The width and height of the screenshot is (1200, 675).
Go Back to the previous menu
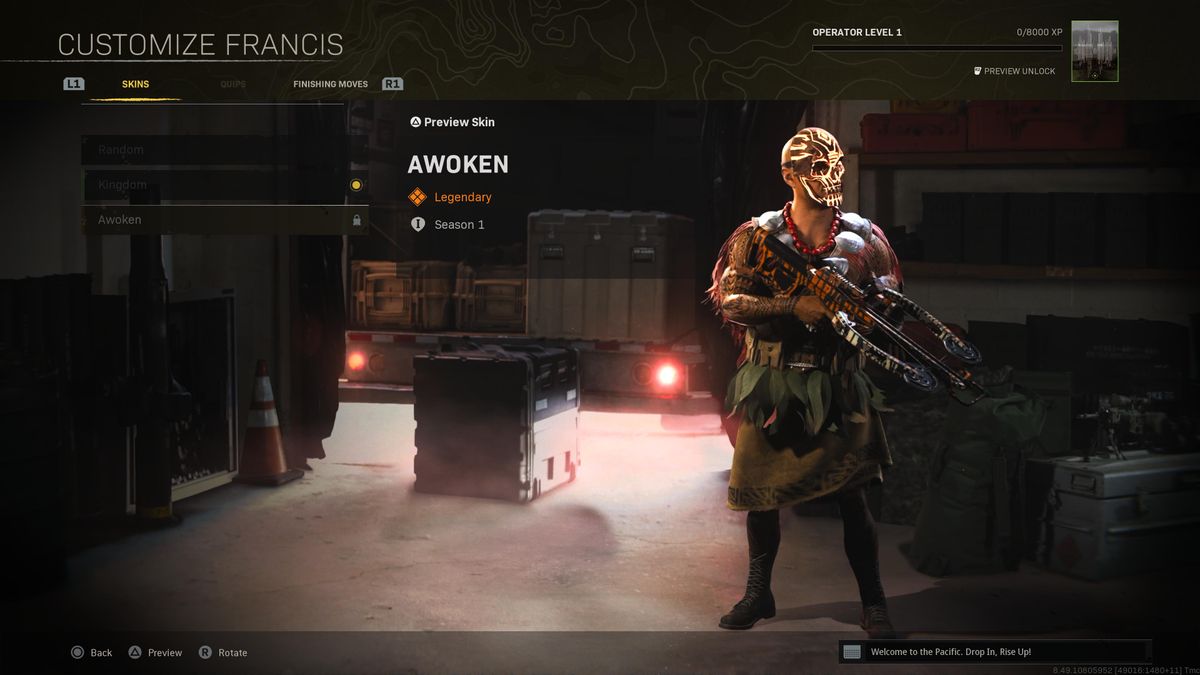pos(91,652)
